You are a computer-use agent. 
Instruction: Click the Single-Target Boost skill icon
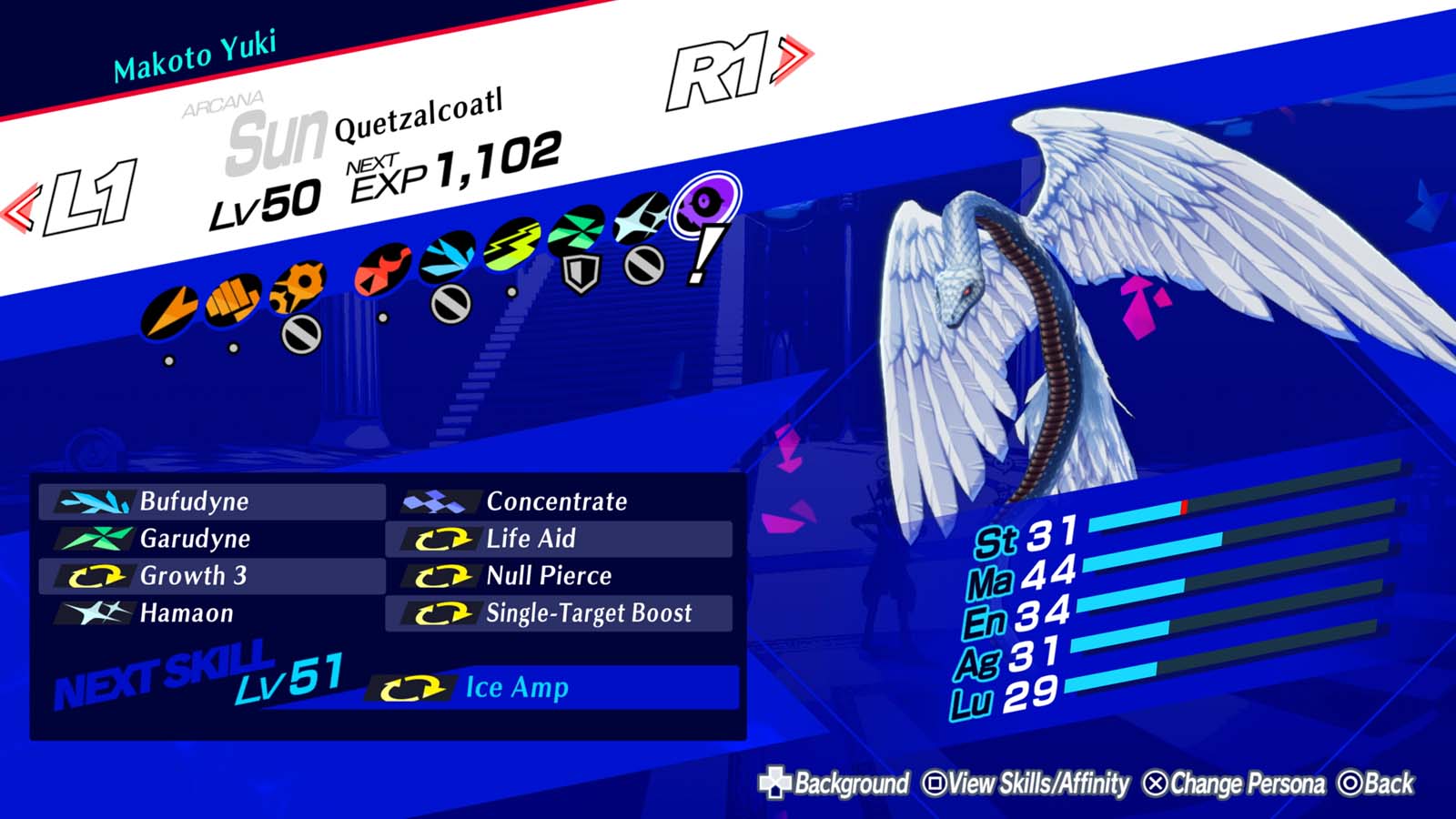445,613
